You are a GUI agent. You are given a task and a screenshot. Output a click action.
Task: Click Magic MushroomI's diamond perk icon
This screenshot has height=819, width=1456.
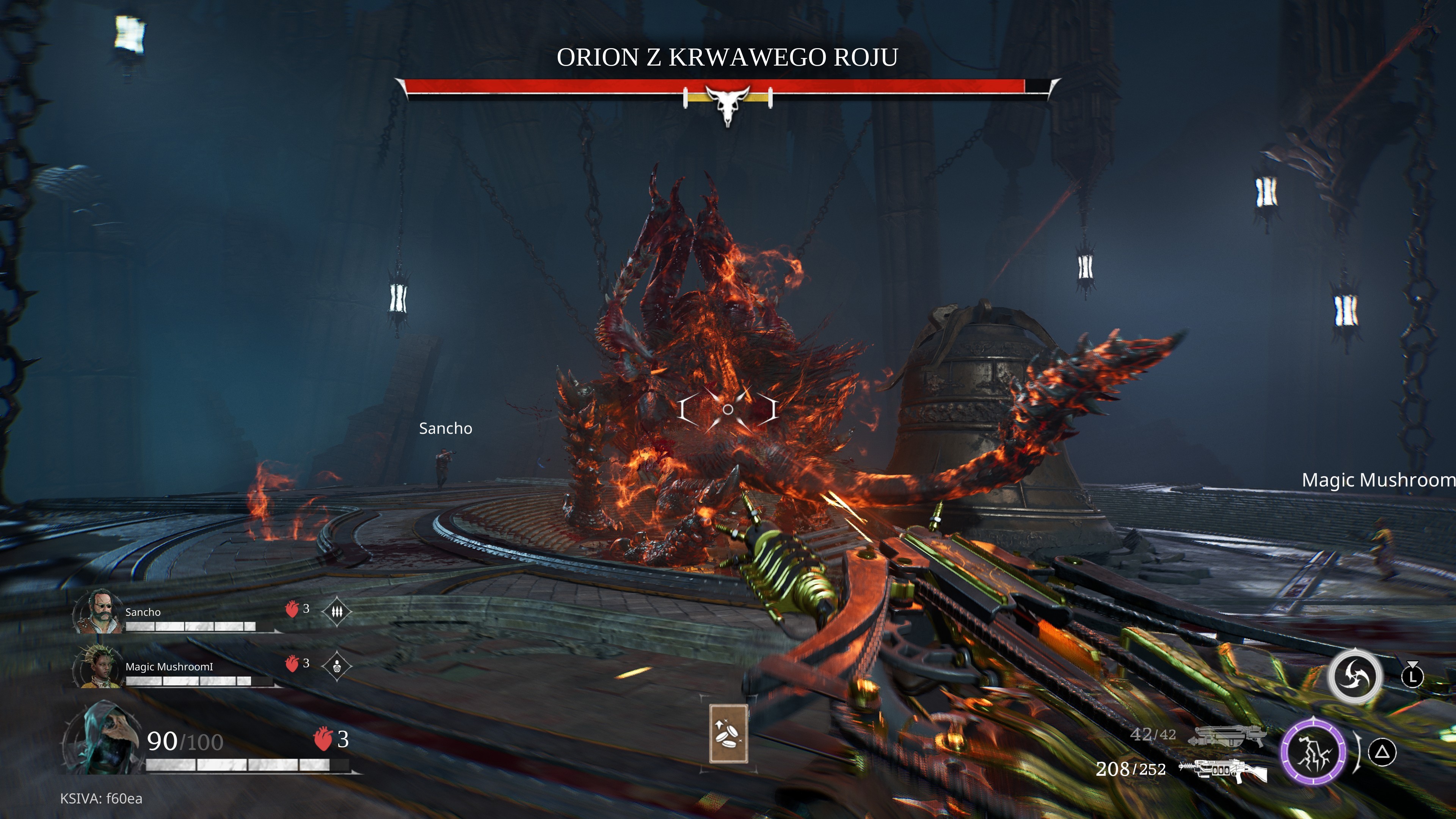(x=337, y=666)
